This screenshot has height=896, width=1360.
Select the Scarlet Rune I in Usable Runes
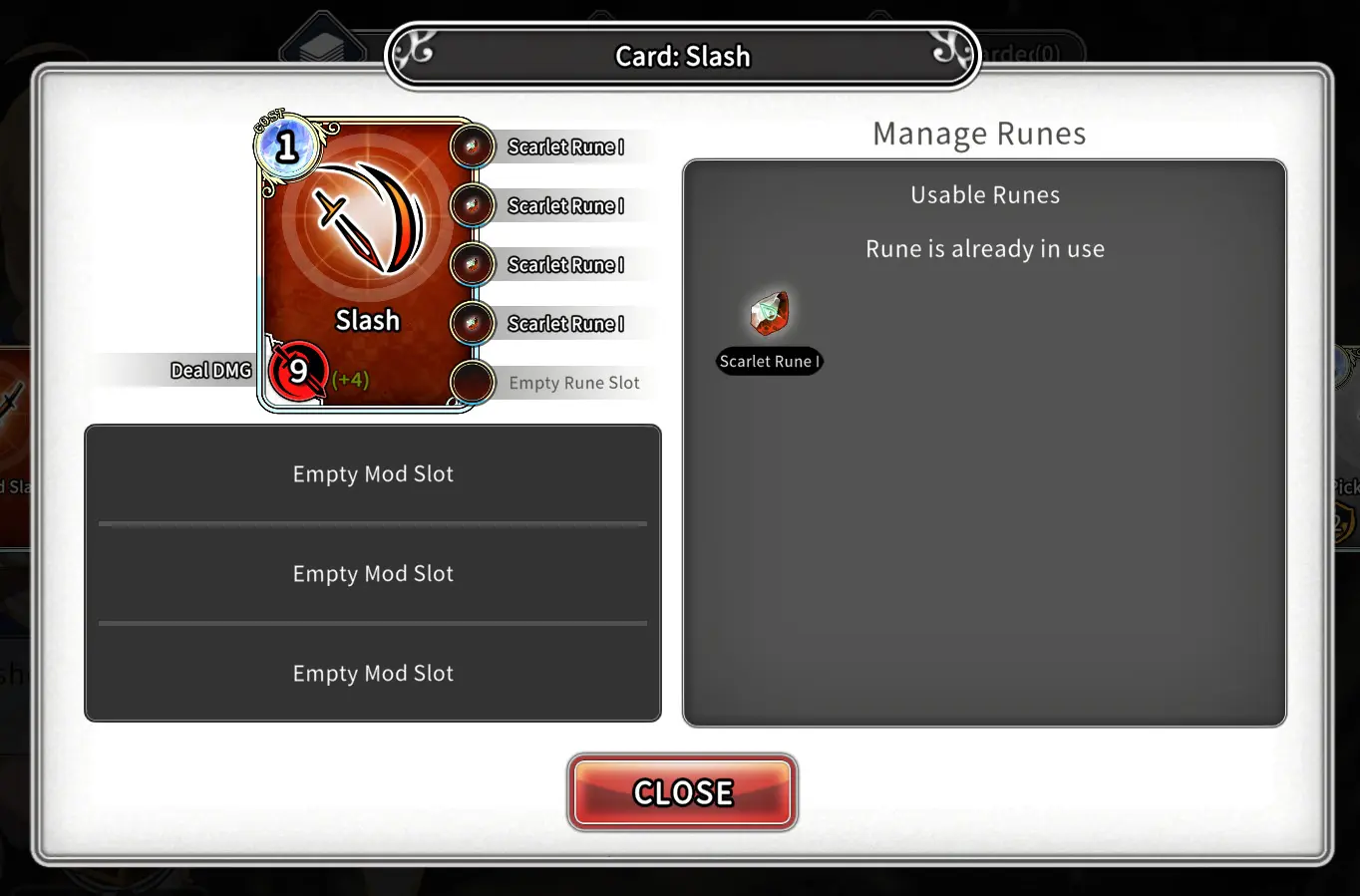point(769,314)
